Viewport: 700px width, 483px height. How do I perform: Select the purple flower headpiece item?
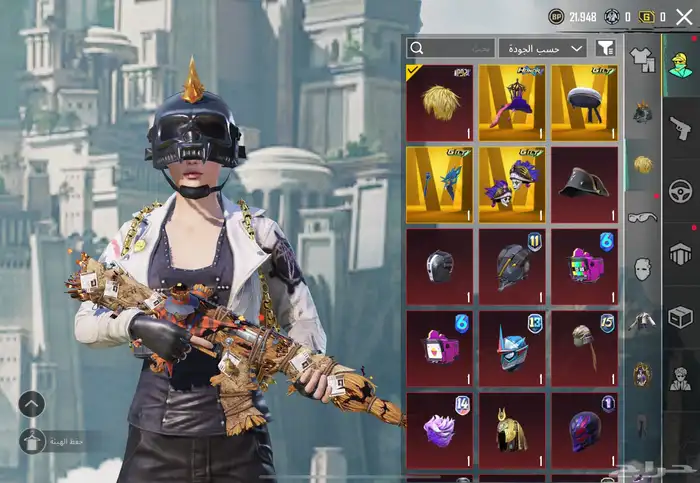pyautogui.click(x=440, y=430)
